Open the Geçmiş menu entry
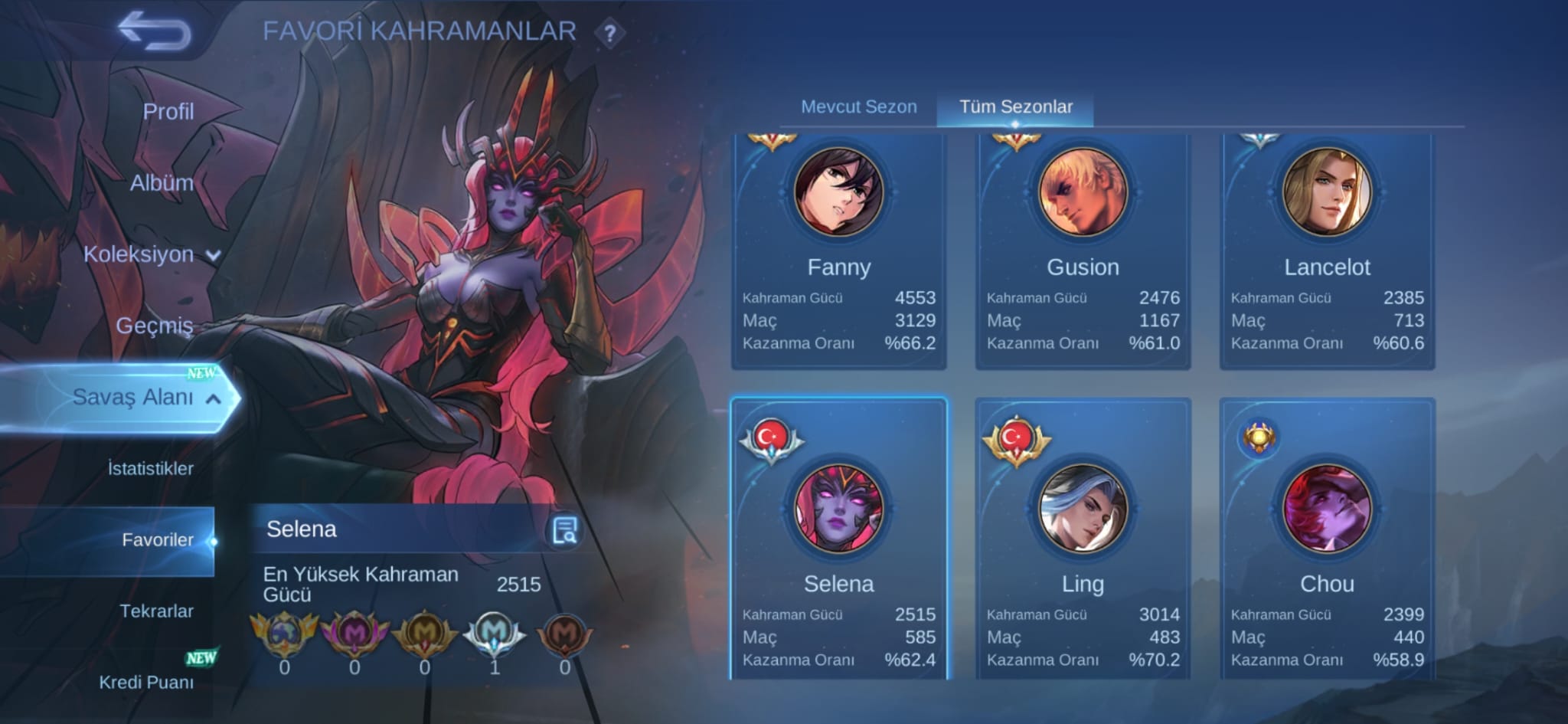This screenshot has height=724, width=1568. click(154, 326)
